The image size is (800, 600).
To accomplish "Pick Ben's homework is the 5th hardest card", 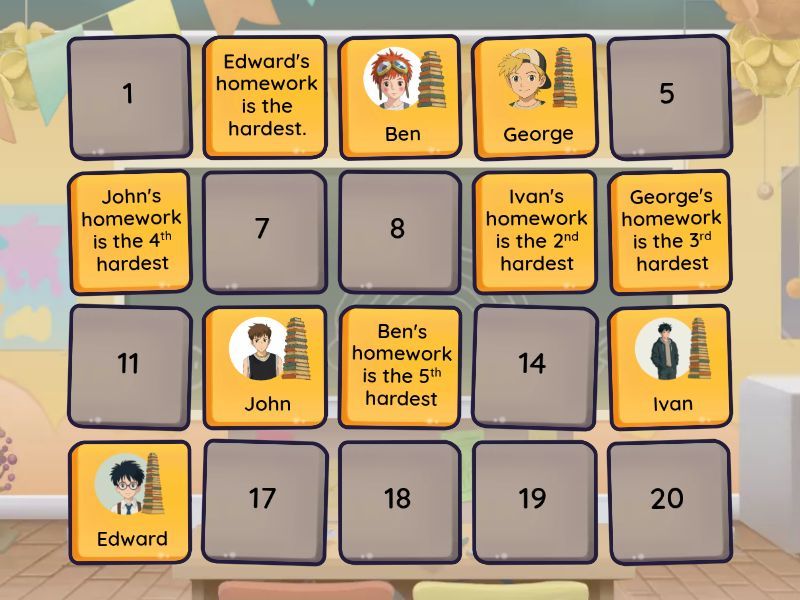I will [401, 366].
